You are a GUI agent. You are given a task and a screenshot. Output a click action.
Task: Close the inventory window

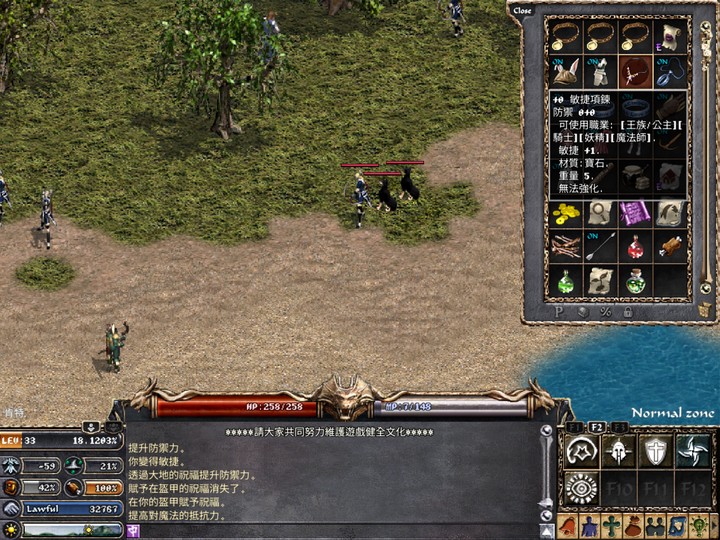[x=522, y=11]
